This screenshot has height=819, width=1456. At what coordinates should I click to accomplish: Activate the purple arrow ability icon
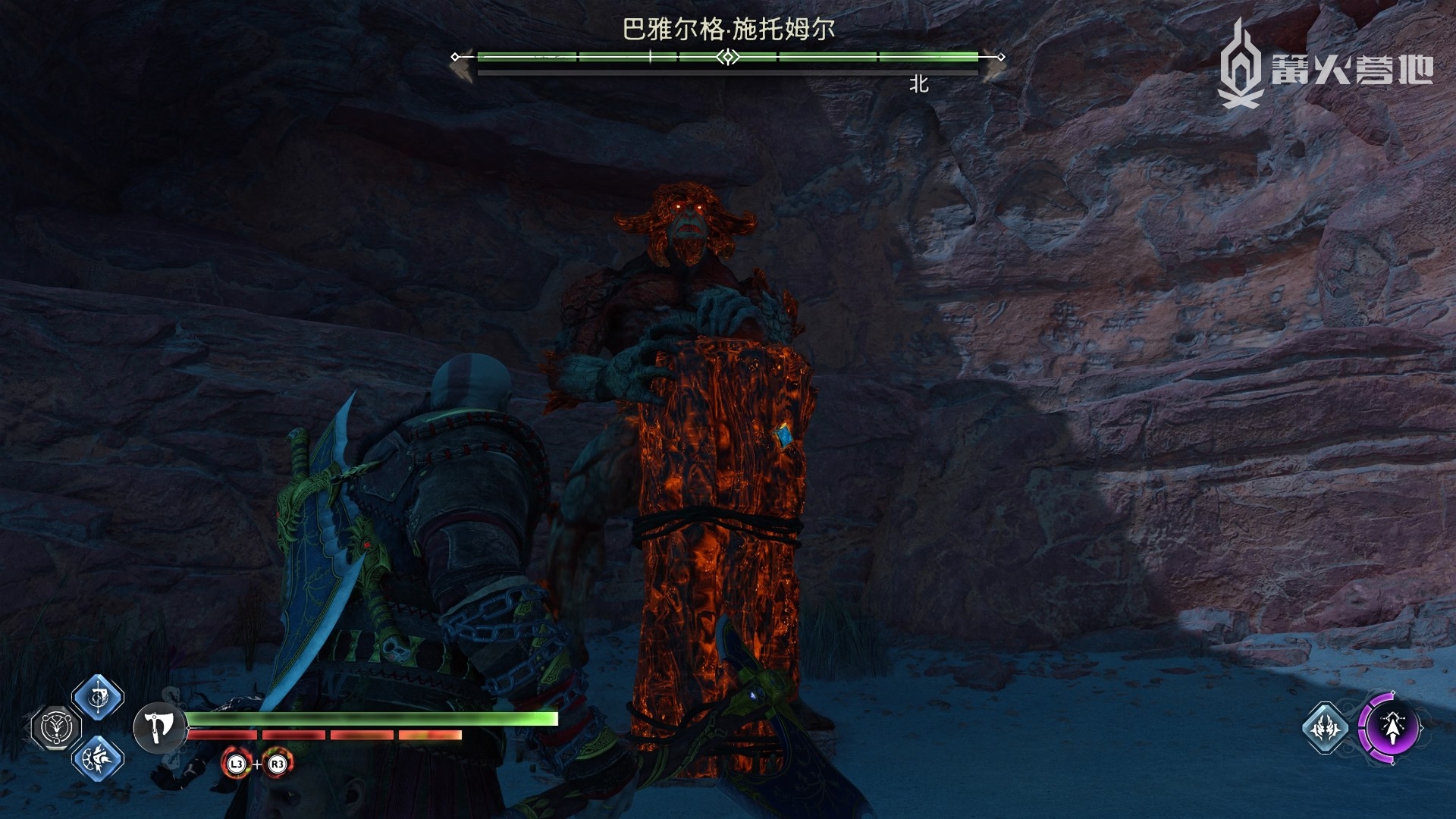coord(1390,727)
